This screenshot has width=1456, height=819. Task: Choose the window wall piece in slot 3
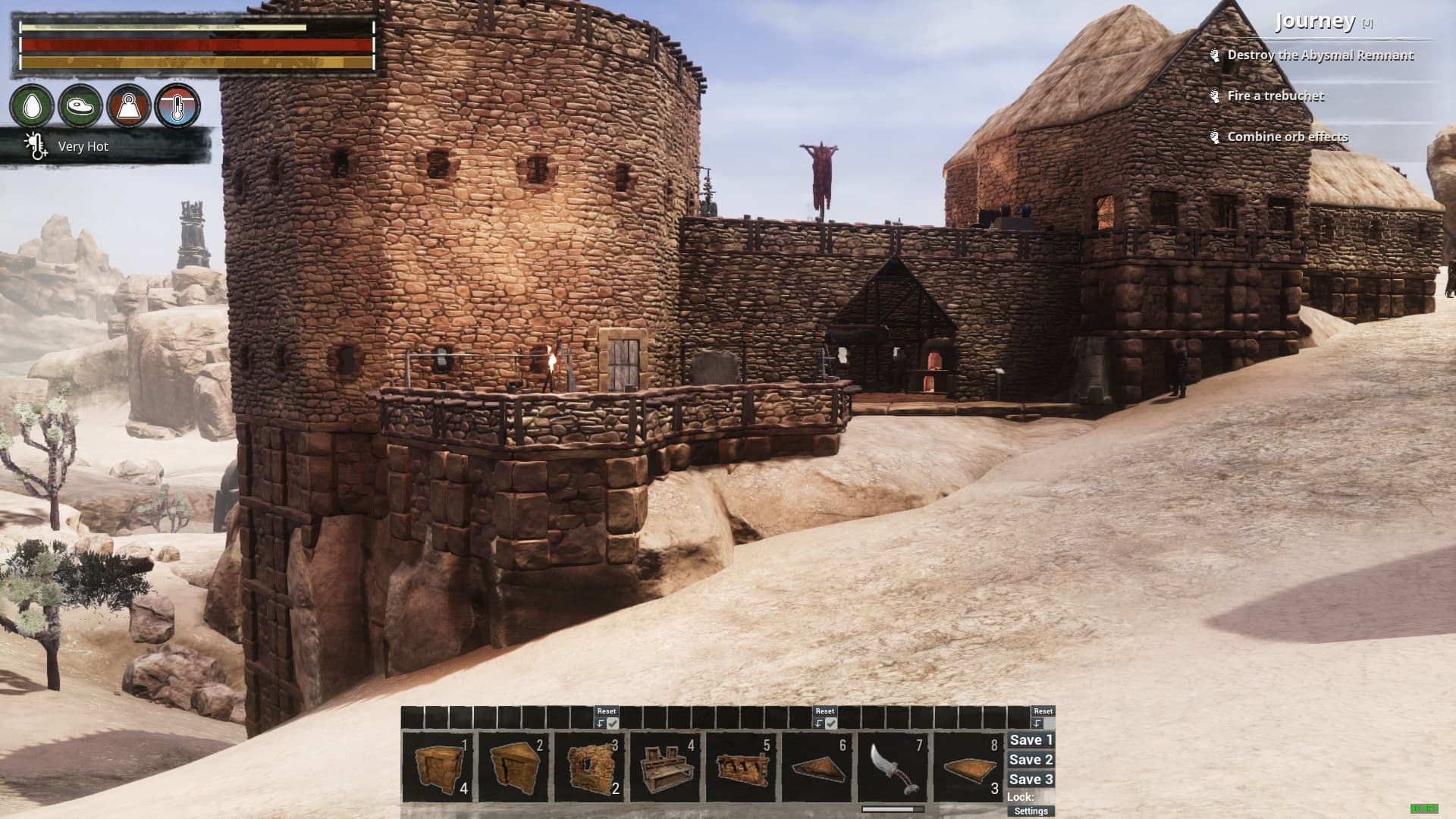(x=589, y=767)
